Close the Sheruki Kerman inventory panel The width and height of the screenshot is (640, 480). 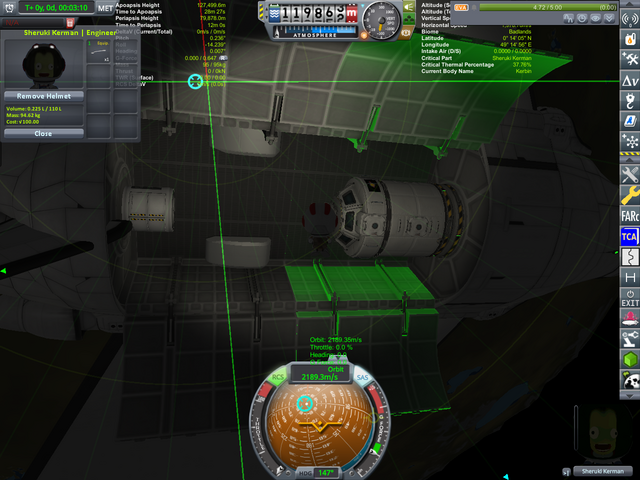43,133
